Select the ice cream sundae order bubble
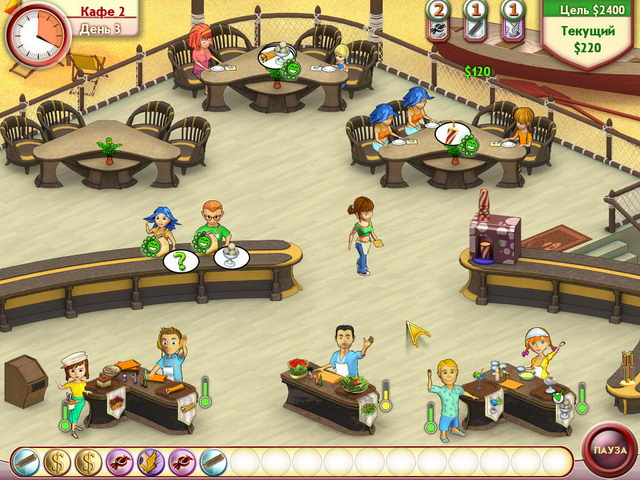The height and width of the screenshot is (480, 640). click(231, 258)
